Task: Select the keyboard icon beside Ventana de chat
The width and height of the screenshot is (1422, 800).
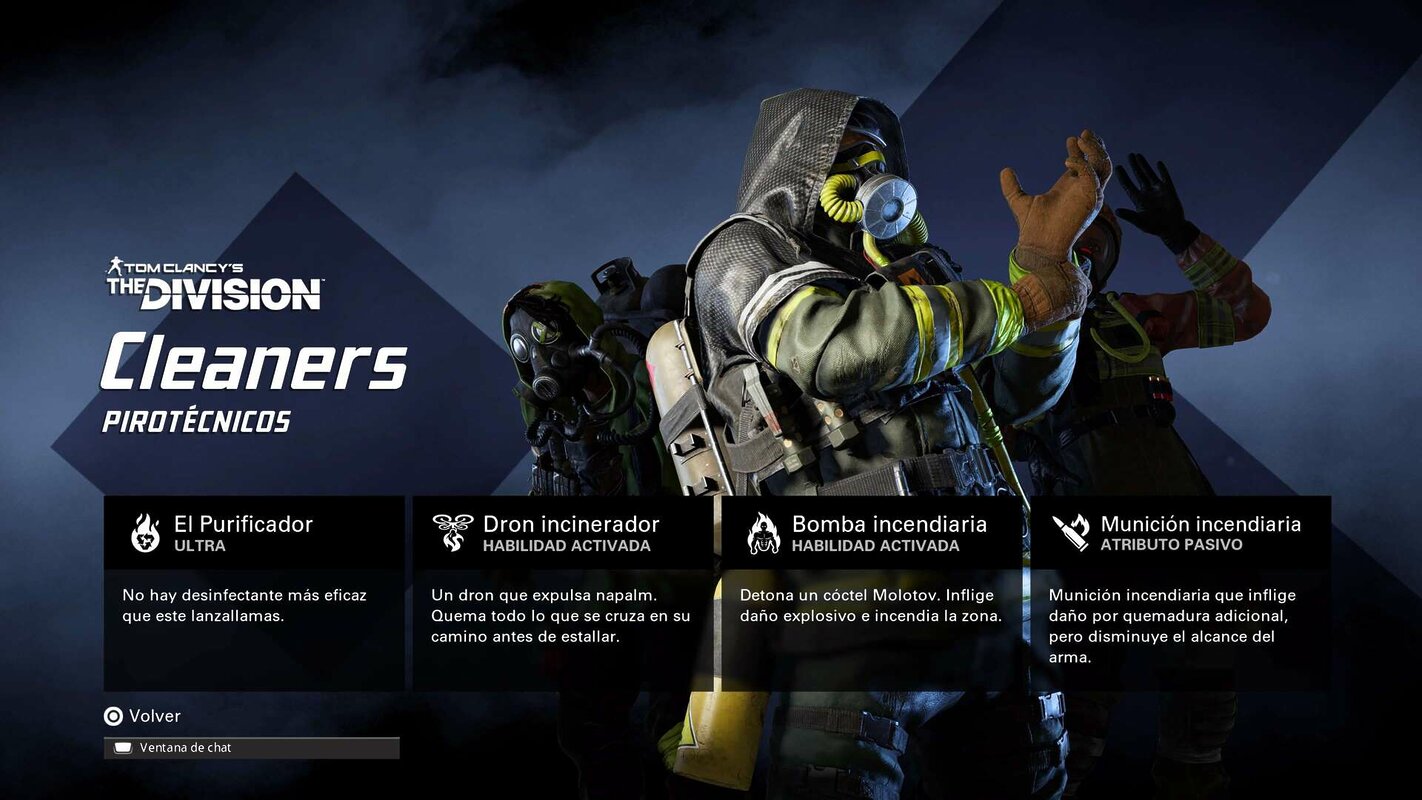Action: point(123,747)
